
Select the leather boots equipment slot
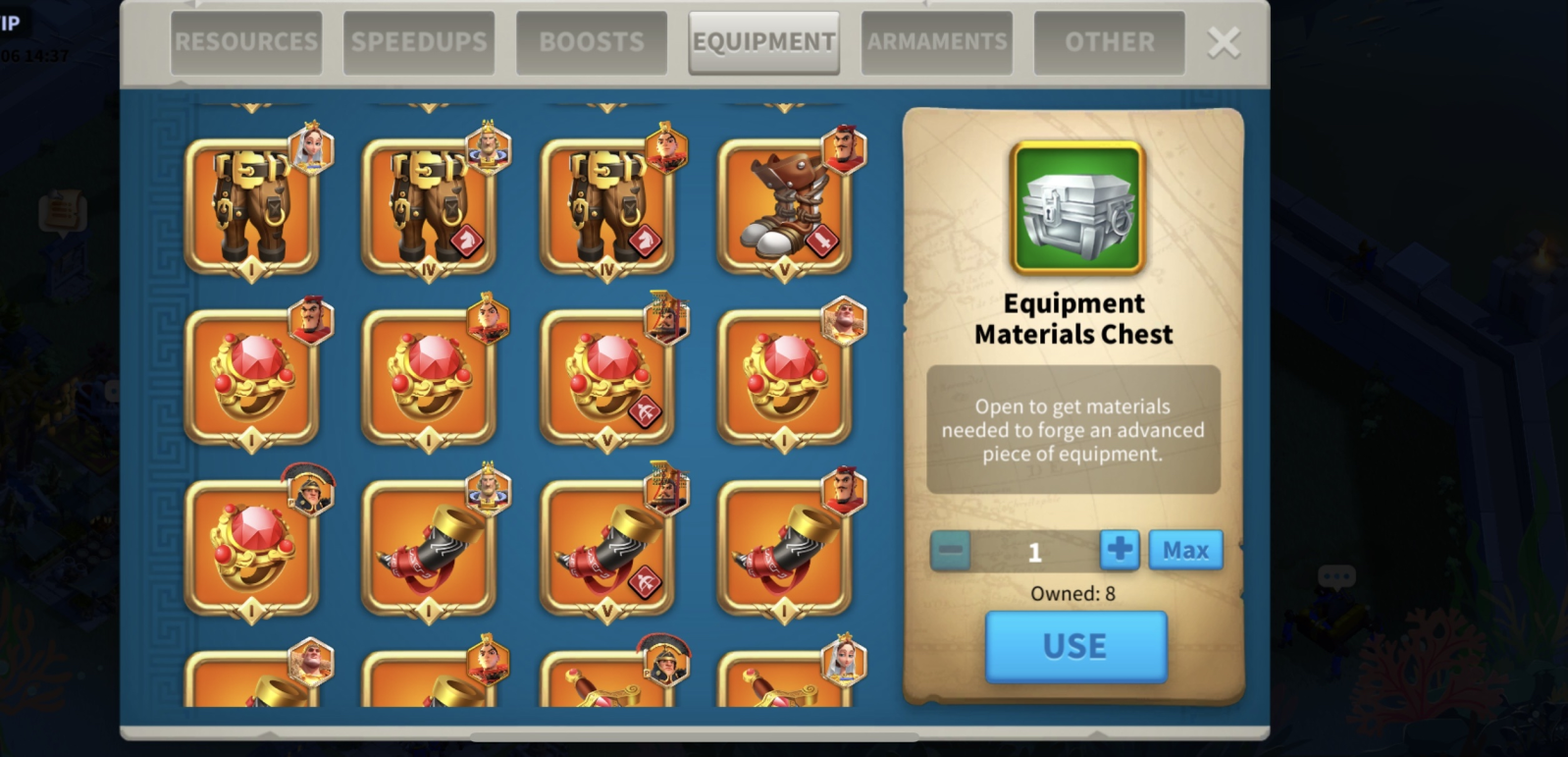(x=784, y=207)
